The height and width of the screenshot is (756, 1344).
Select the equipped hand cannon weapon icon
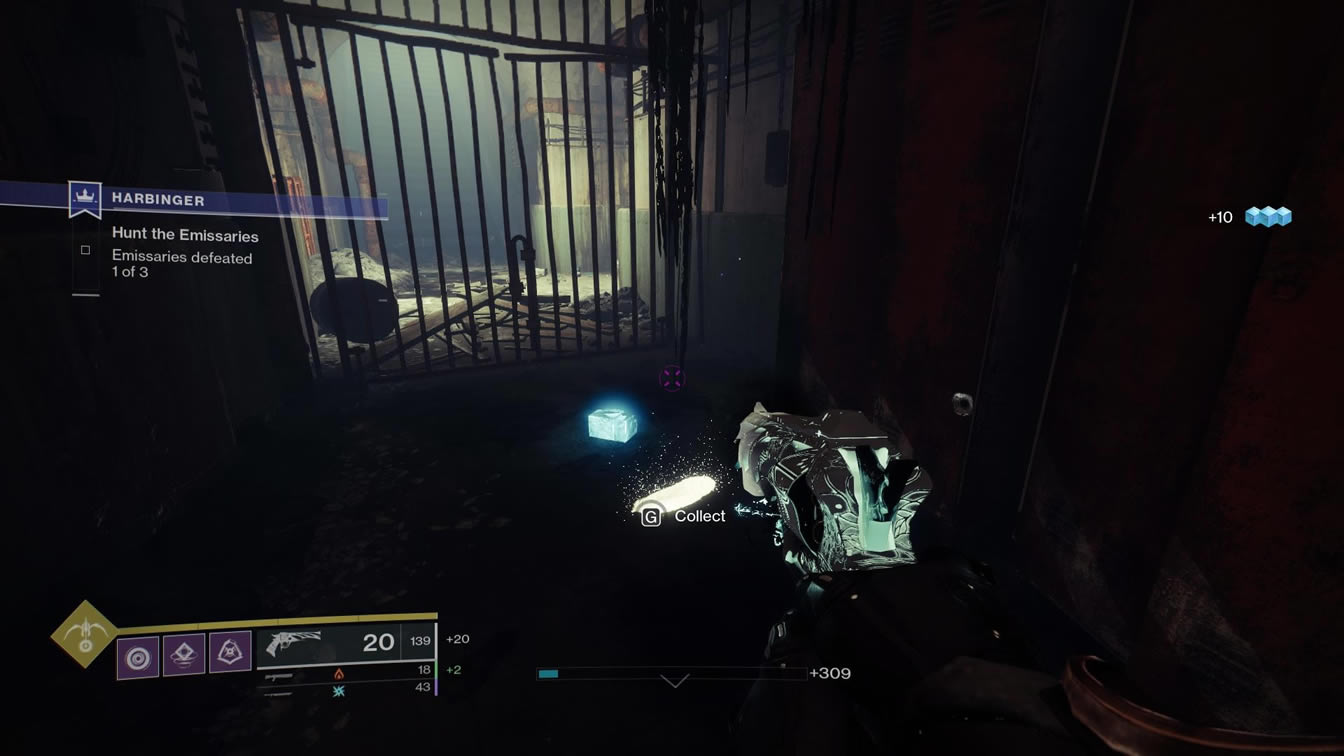point(293,644)
